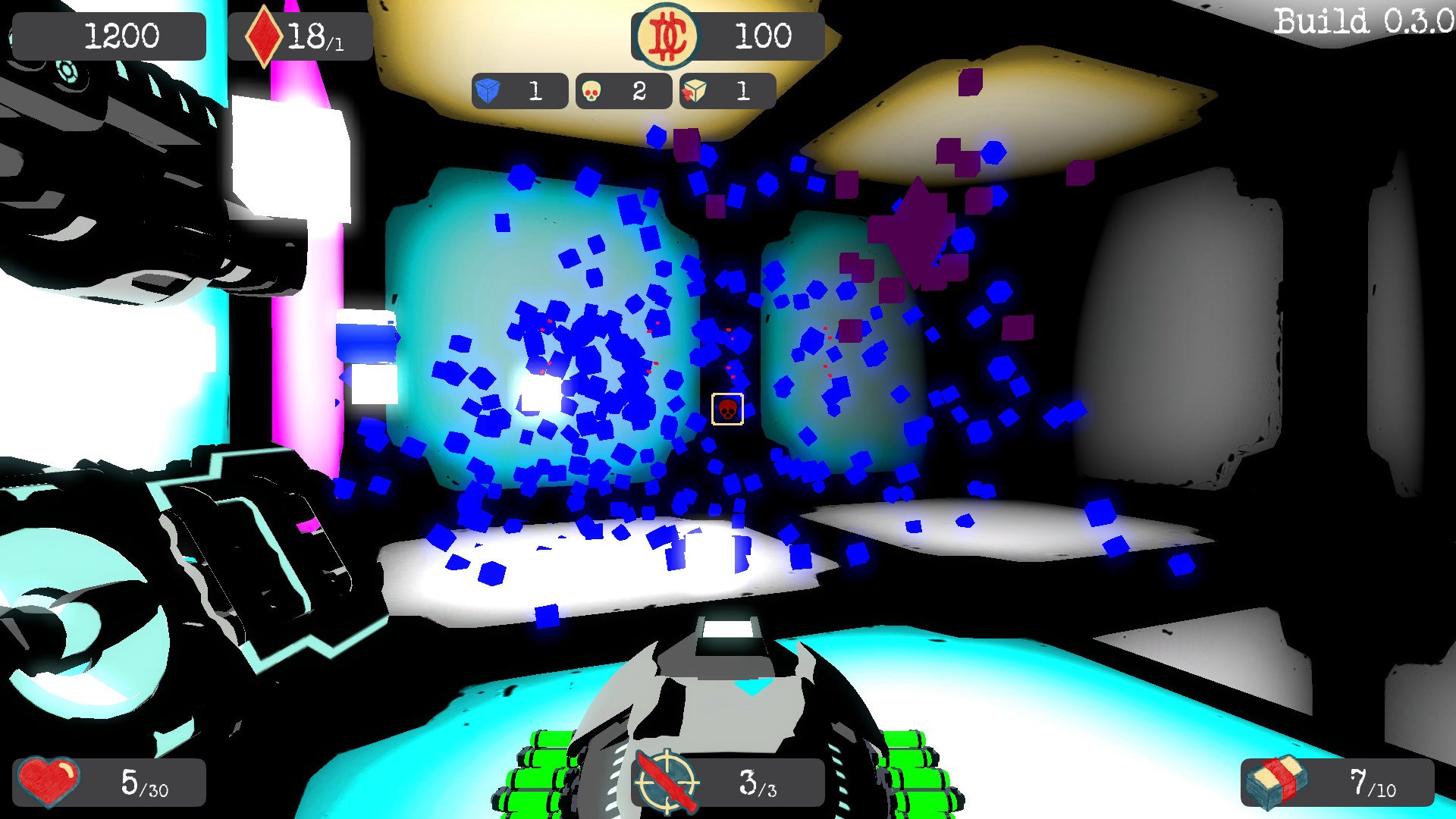Select the crossed-out crosshair ammo icon
The image size is (1456, 819).
click(x=667, y=781)
